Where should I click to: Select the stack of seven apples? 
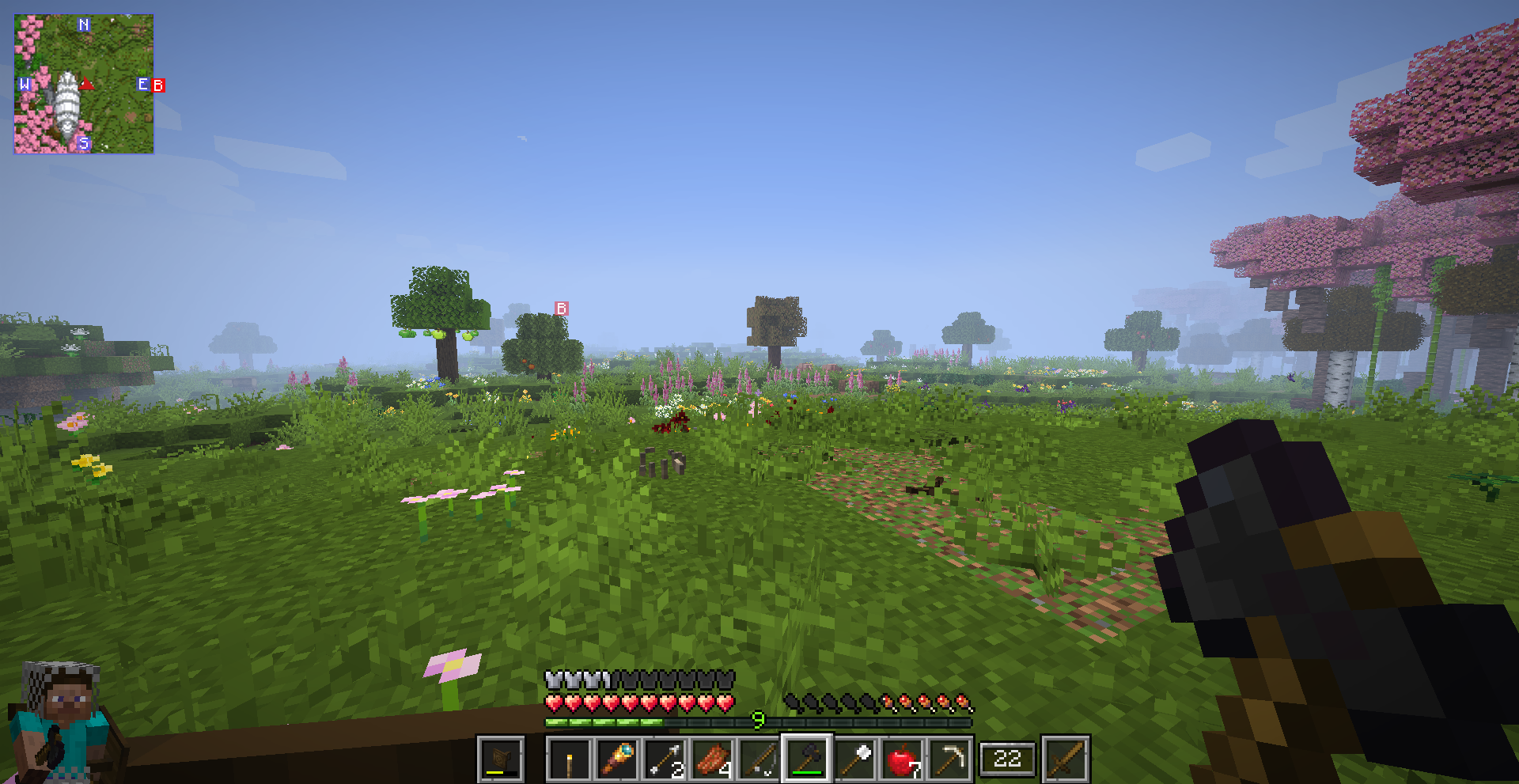[x=904, y=758]
